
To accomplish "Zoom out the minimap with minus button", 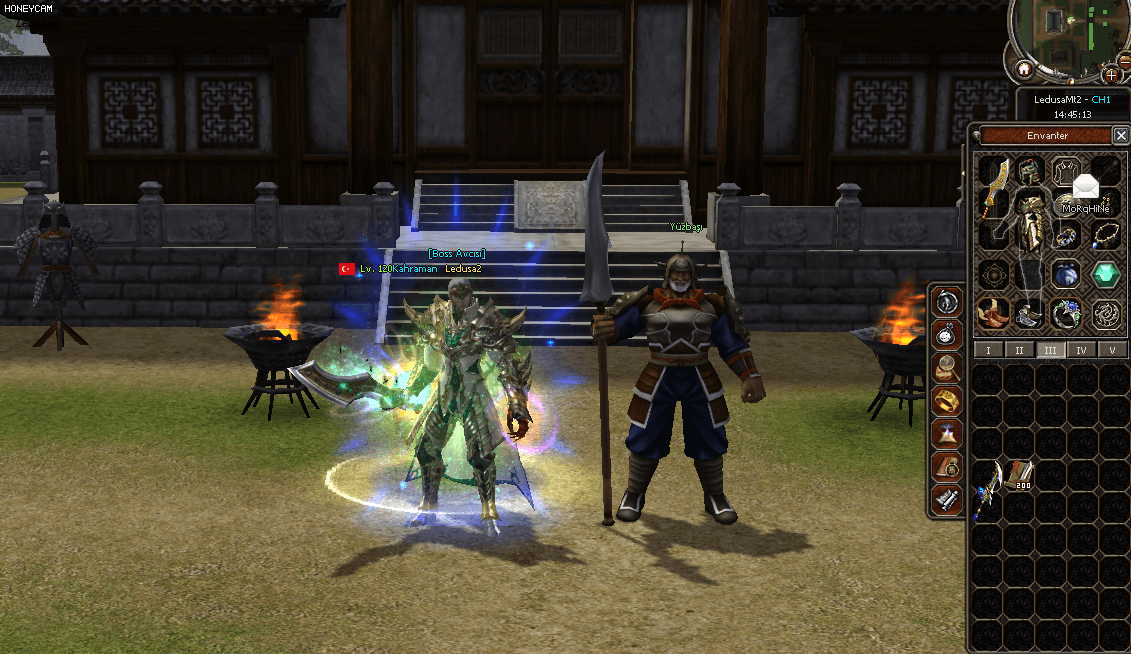I will [1124, 62].
